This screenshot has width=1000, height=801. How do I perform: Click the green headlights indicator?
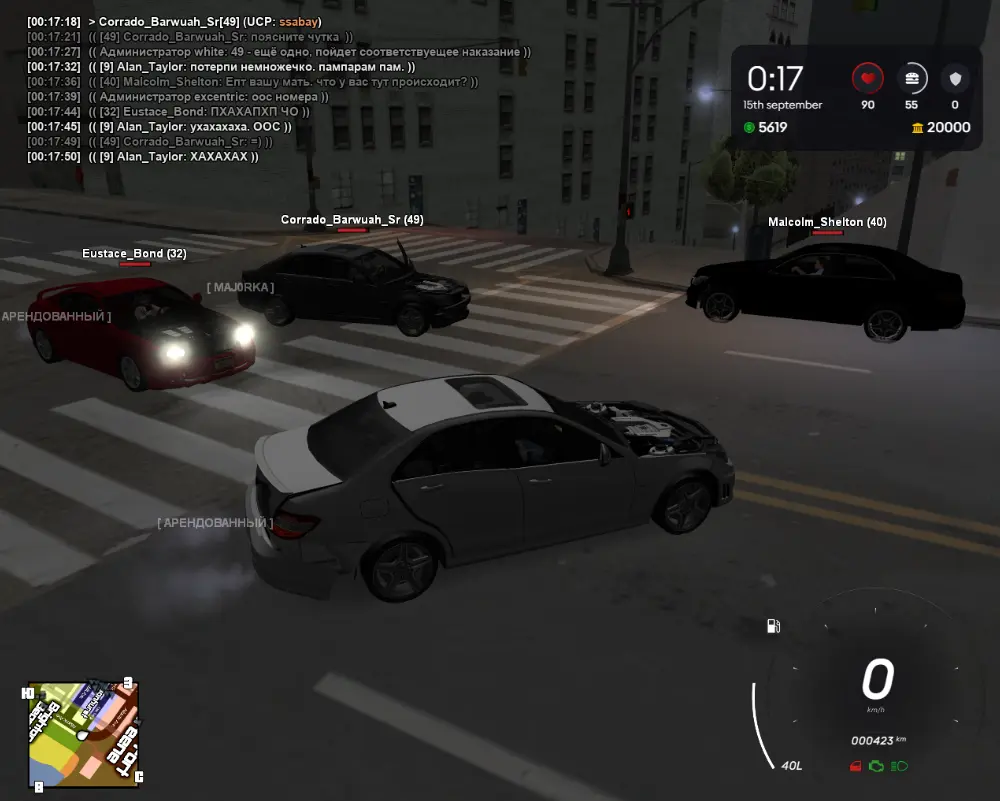(x=899, y=766)
